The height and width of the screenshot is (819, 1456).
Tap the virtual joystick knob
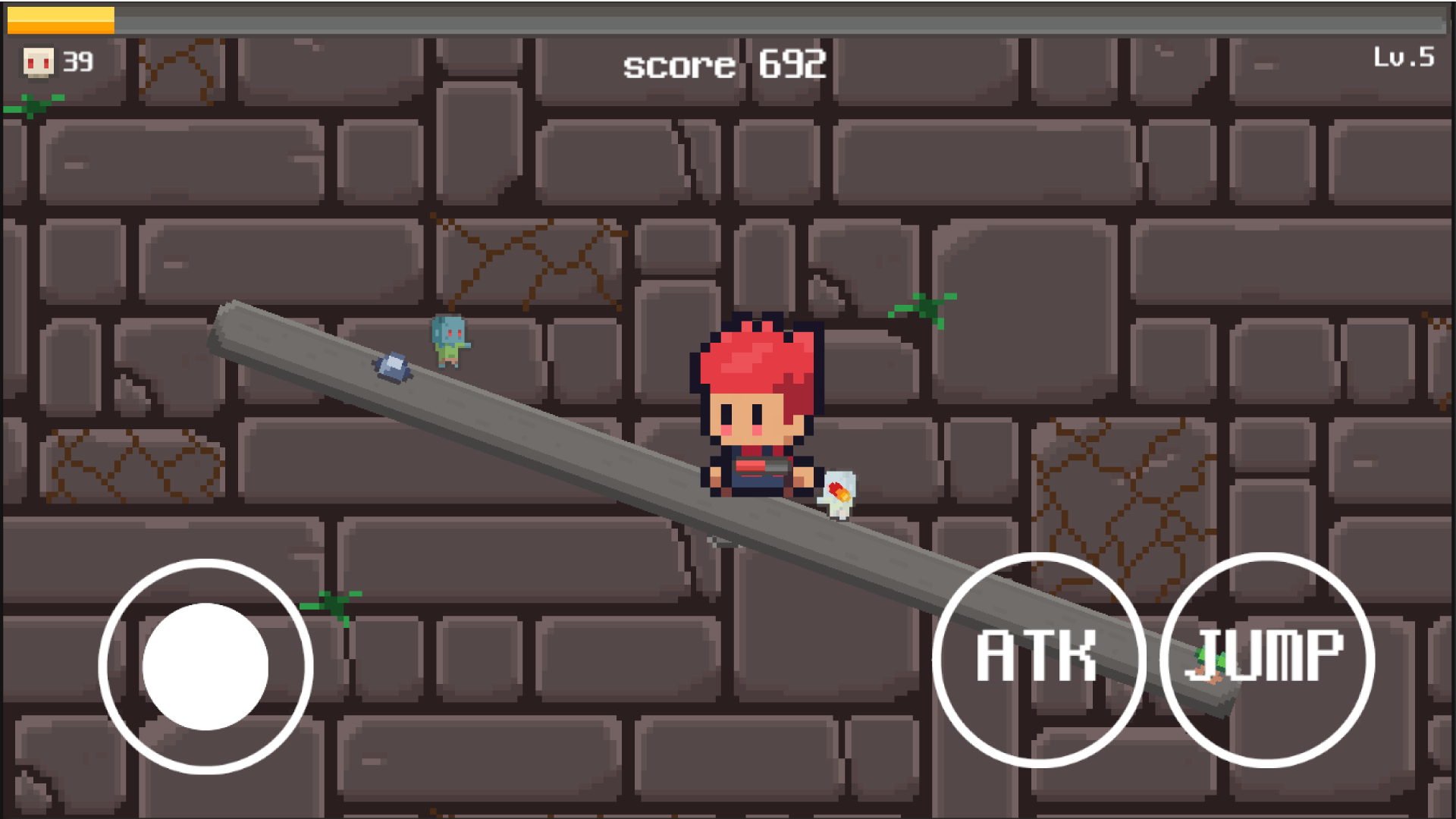coord(206,664)
